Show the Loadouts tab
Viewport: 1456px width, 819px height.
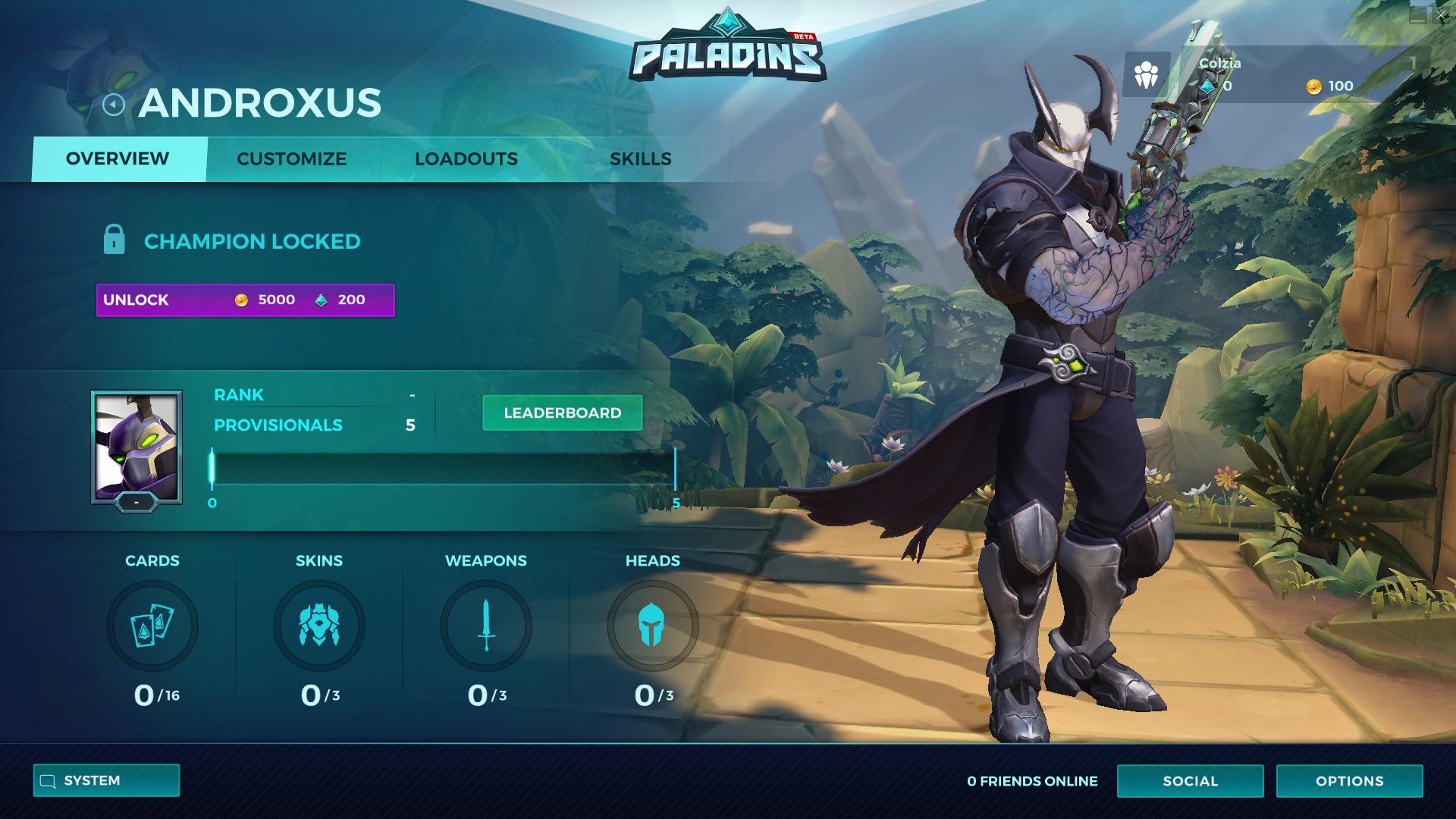point(466,159)
